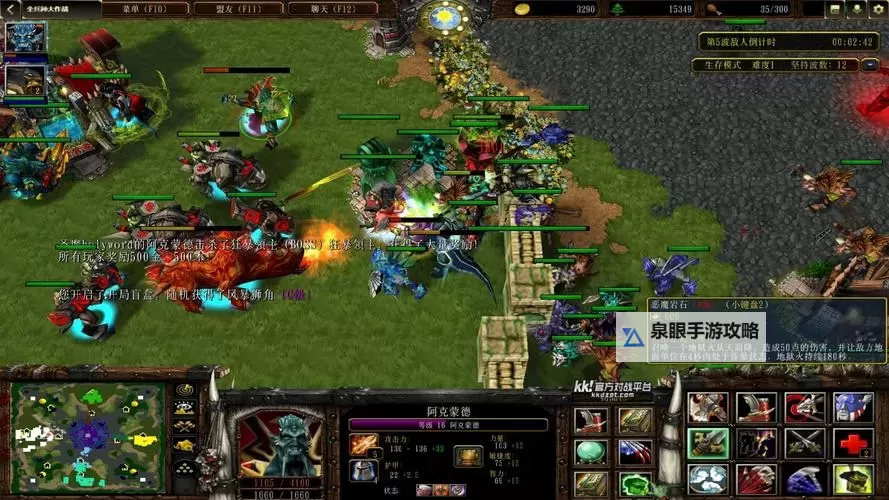Select the blue demon hero portrait icon
The height and width of the screenshot is (500, 889).
[x=24, y=38]
